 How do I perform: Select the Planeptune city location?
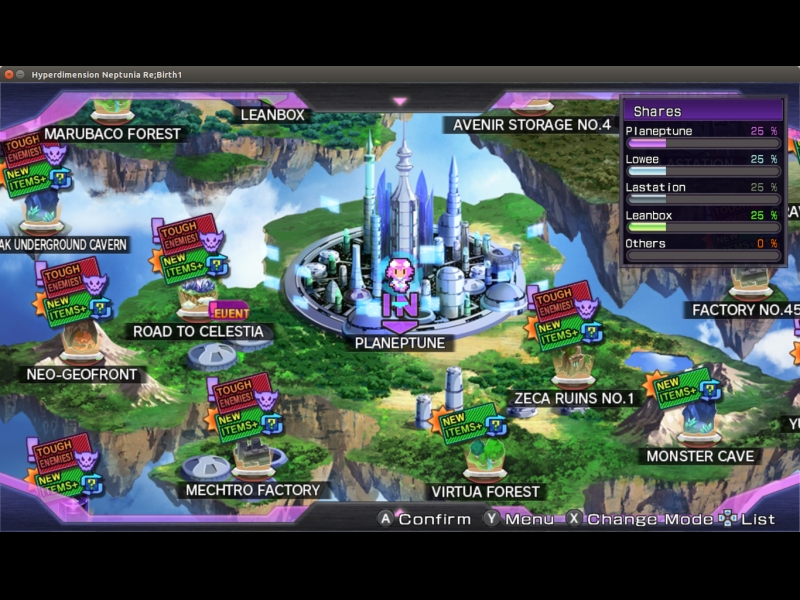tap(400, 343)
